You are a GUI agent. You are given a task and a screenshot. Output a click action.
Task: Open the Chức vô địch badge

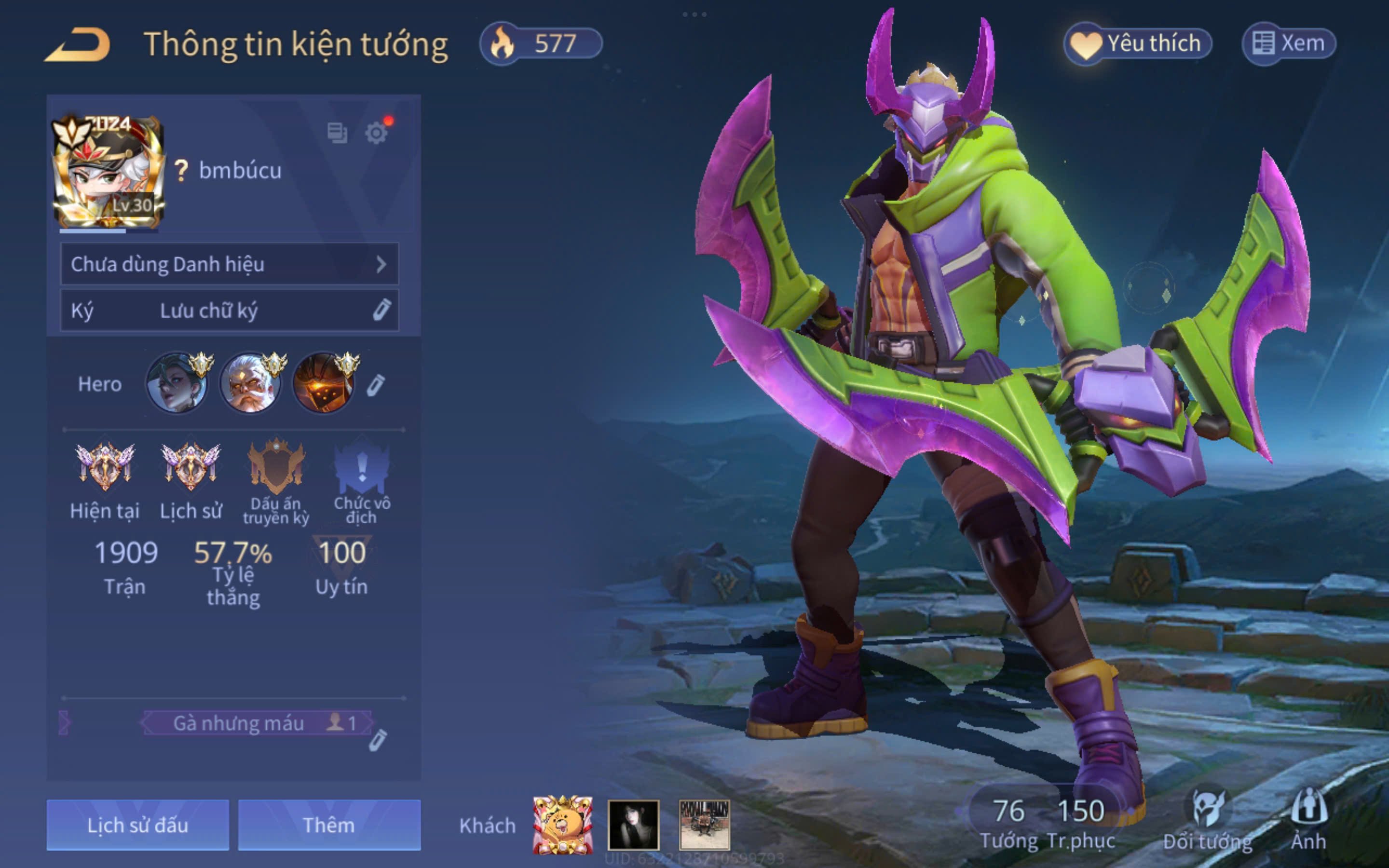(362, 467)
